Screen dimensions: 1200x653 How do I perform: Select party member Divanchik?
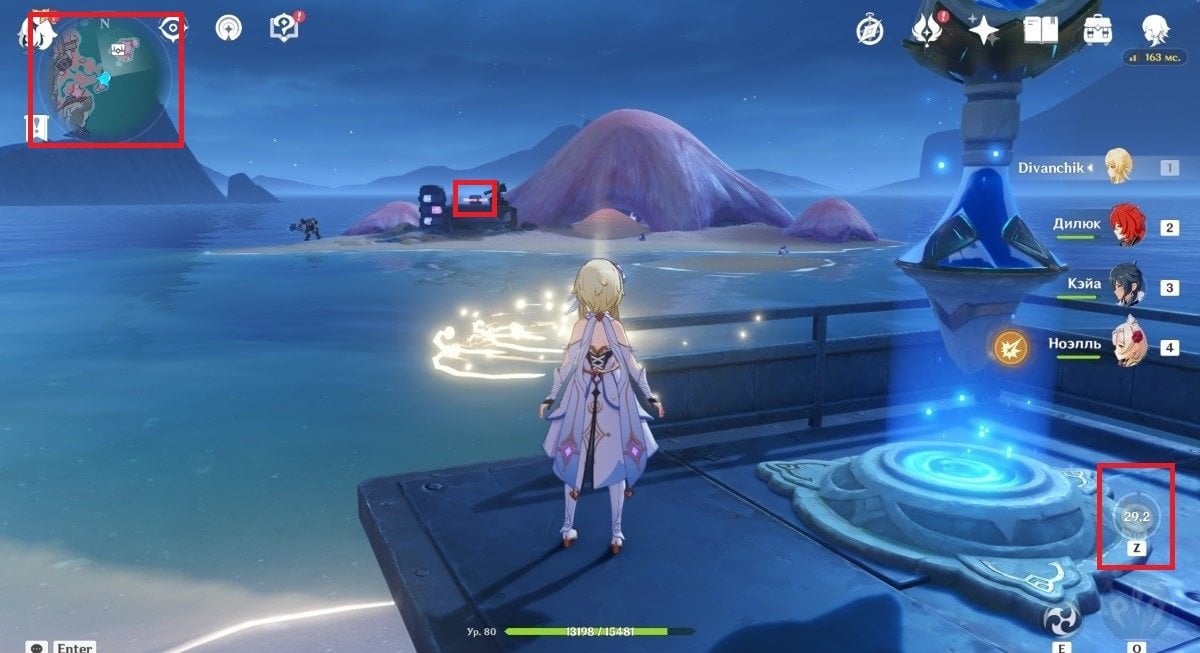[1118, 167]
